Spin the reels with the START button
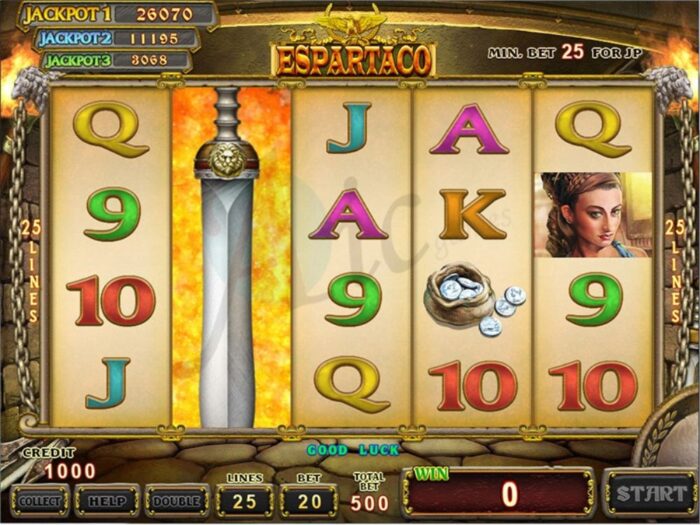The image size is (700, 525). pyautogui.click(x=650, y=493)
